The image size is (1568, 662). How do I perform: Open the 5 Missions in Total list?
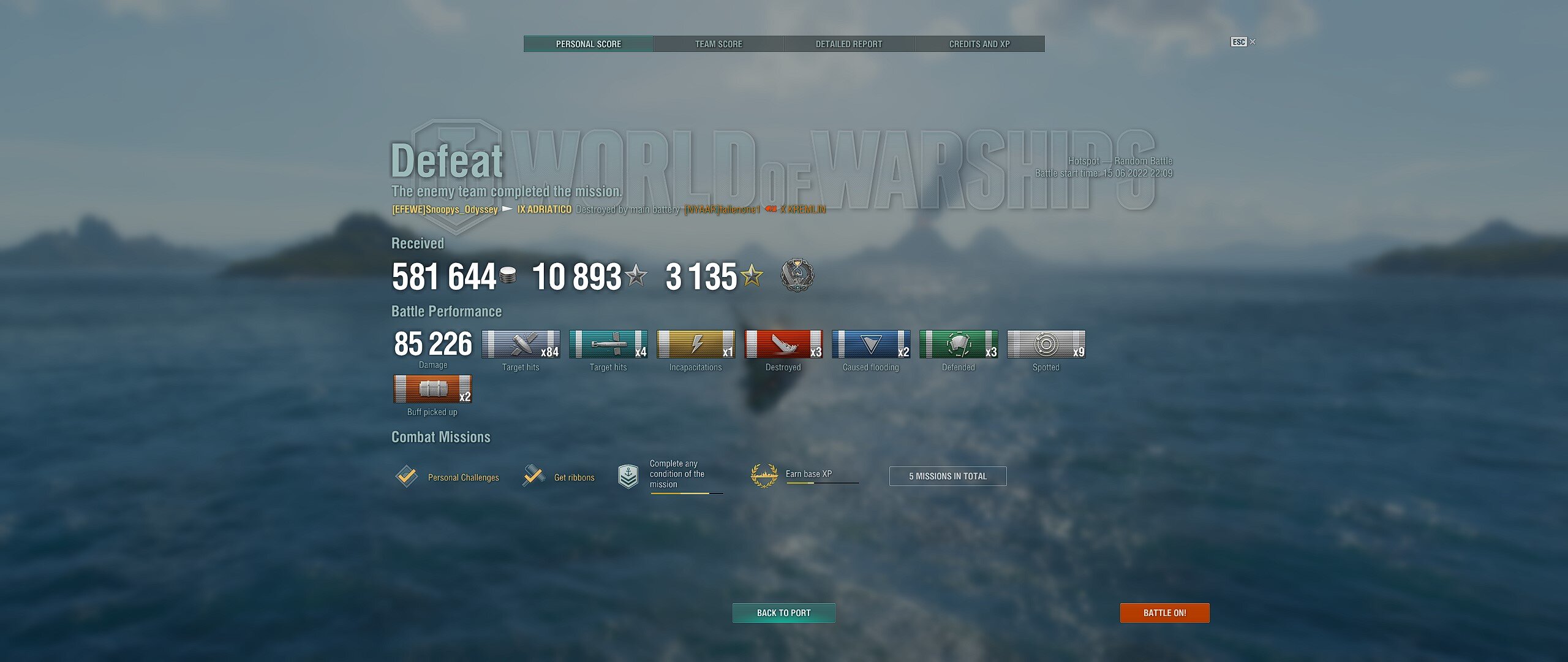(948, 476)
